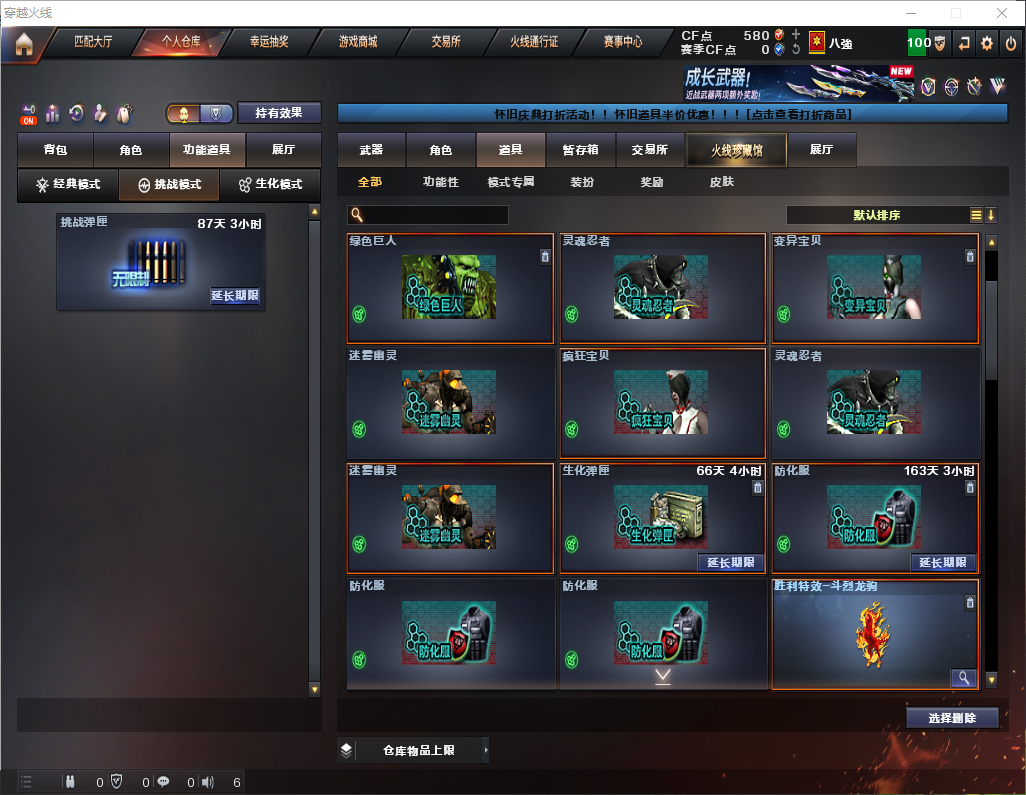The image size is (1026, 795).
Task: Select the 绿色巨人 item card
Action: (450, 289)
